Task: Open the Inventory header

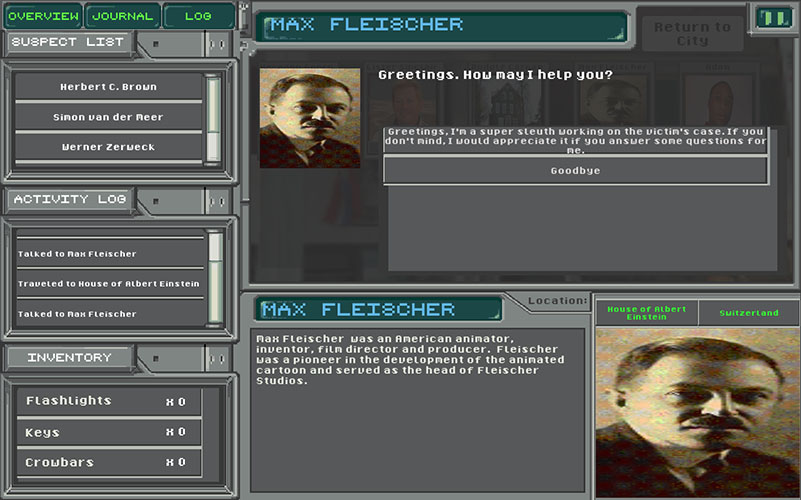Action: point(70,358)
